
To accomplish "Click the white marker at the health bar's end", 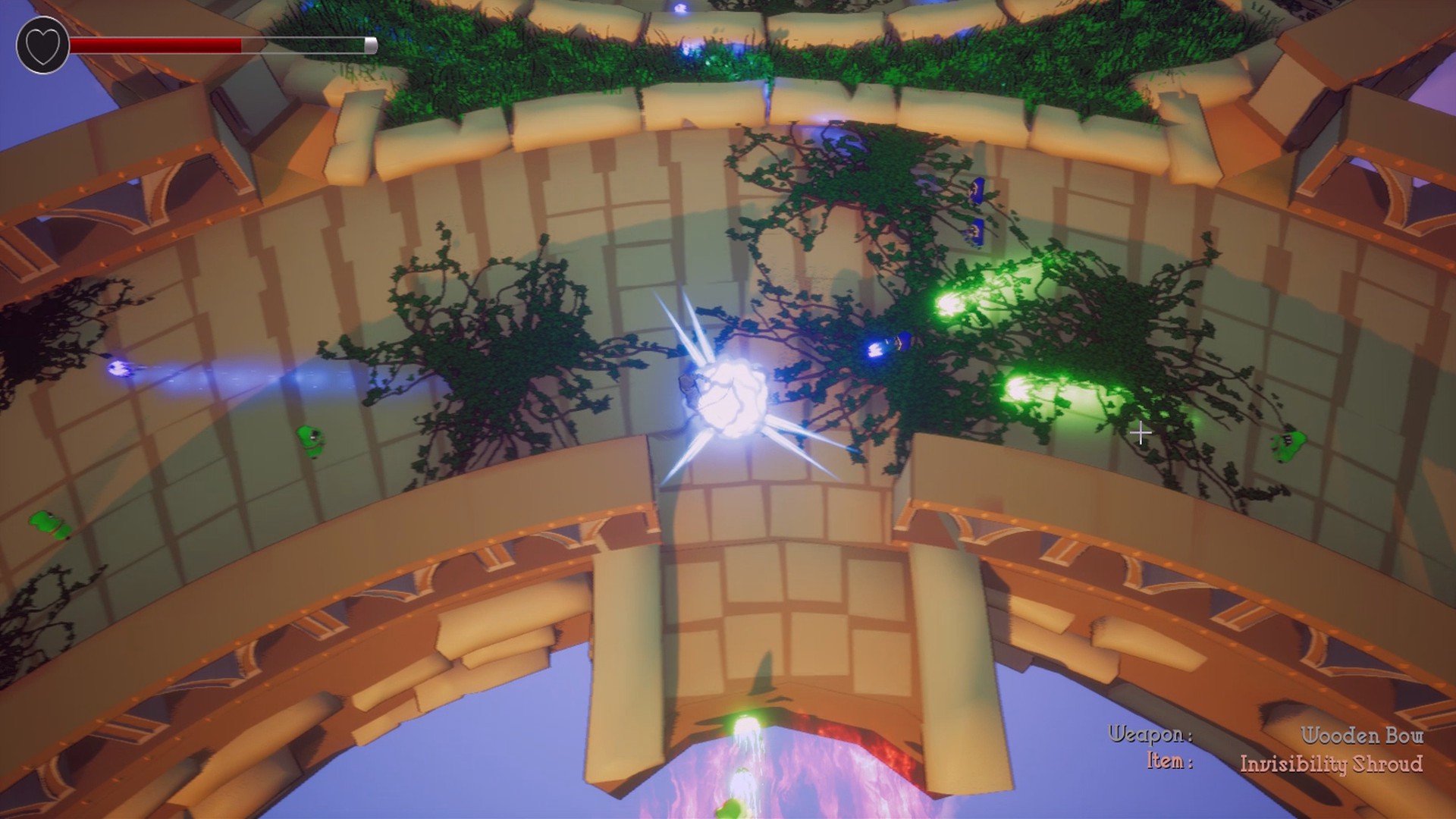I will (x=369, y=44).
